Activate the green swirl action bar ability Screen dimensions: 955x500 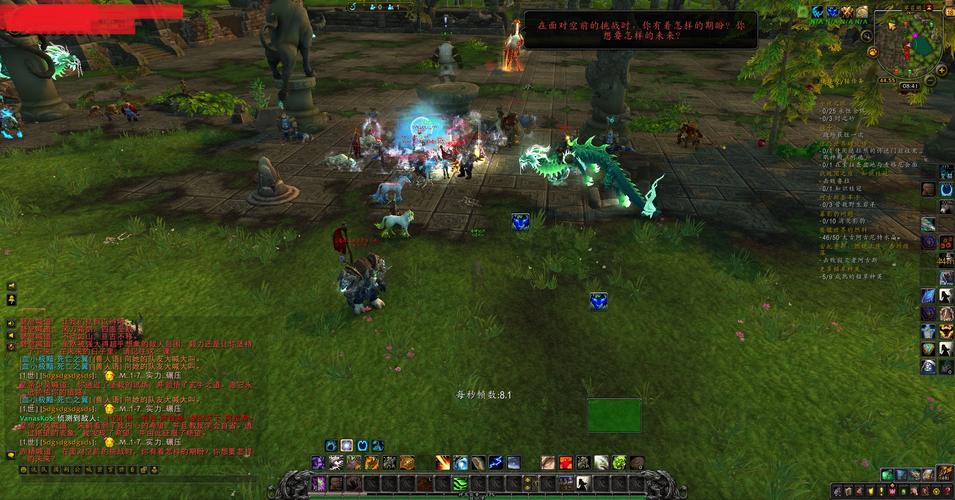click(460, 483)
